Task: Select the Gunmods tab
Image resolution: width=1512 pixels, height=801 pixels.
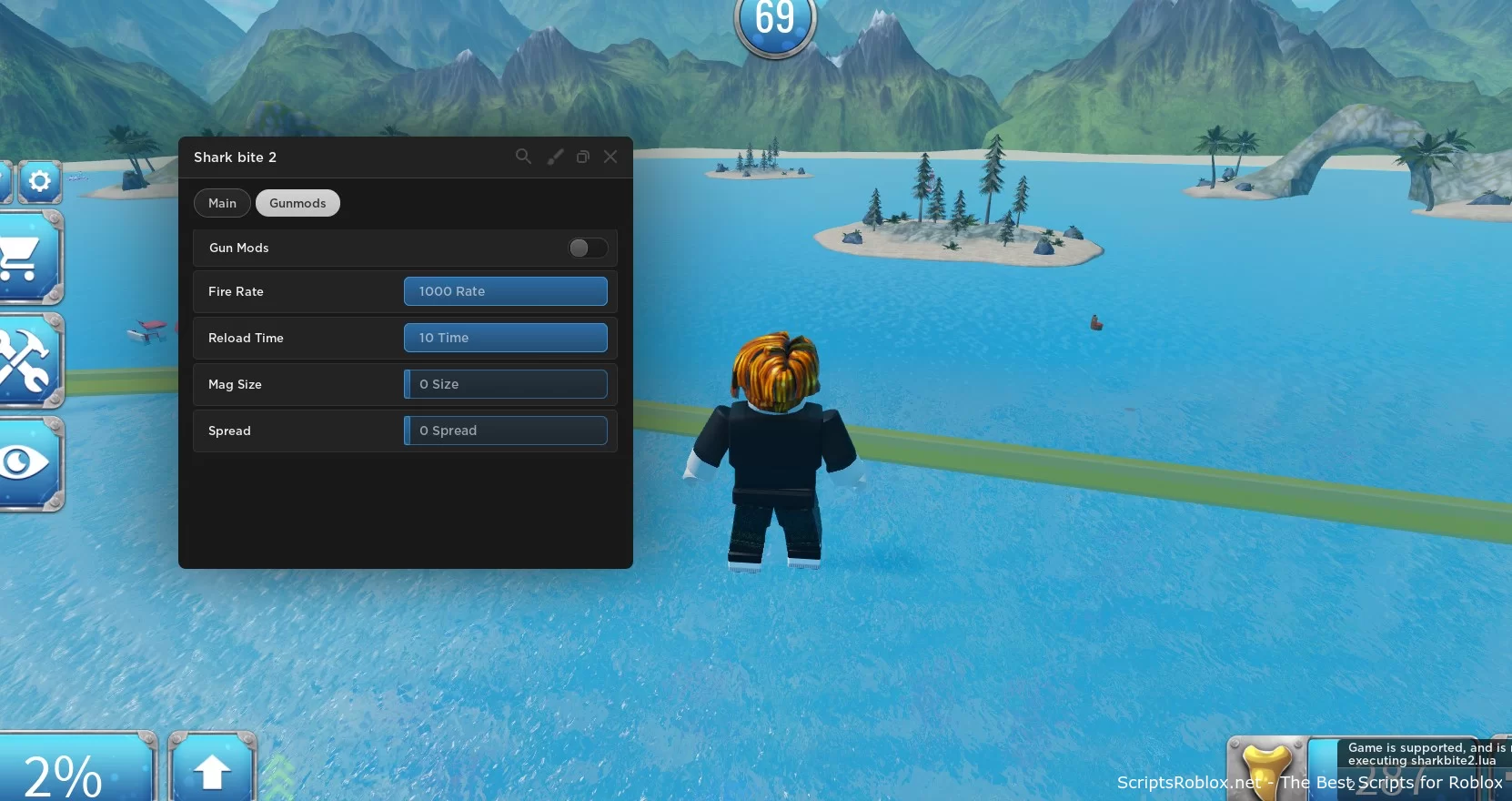Action: [297, 203]
